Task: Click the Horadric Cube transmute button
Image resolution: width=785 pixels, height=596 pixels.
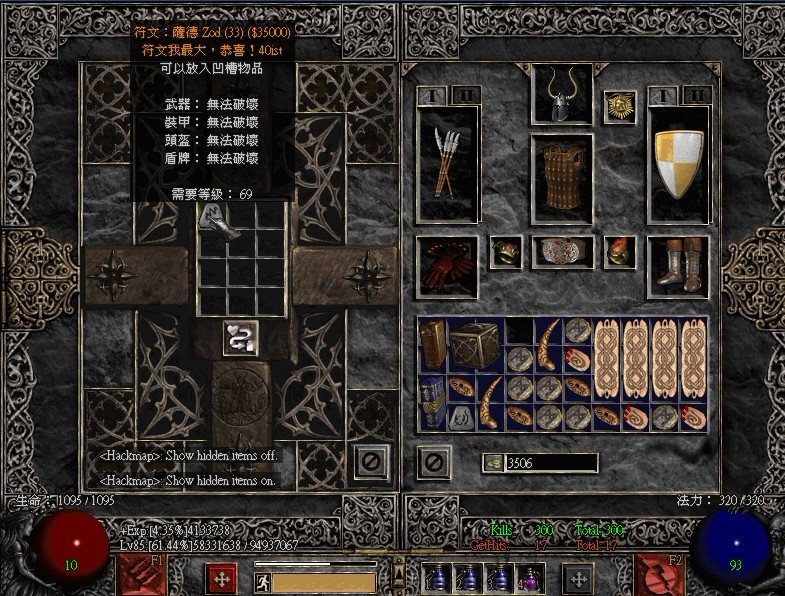Action: [240, 338]
